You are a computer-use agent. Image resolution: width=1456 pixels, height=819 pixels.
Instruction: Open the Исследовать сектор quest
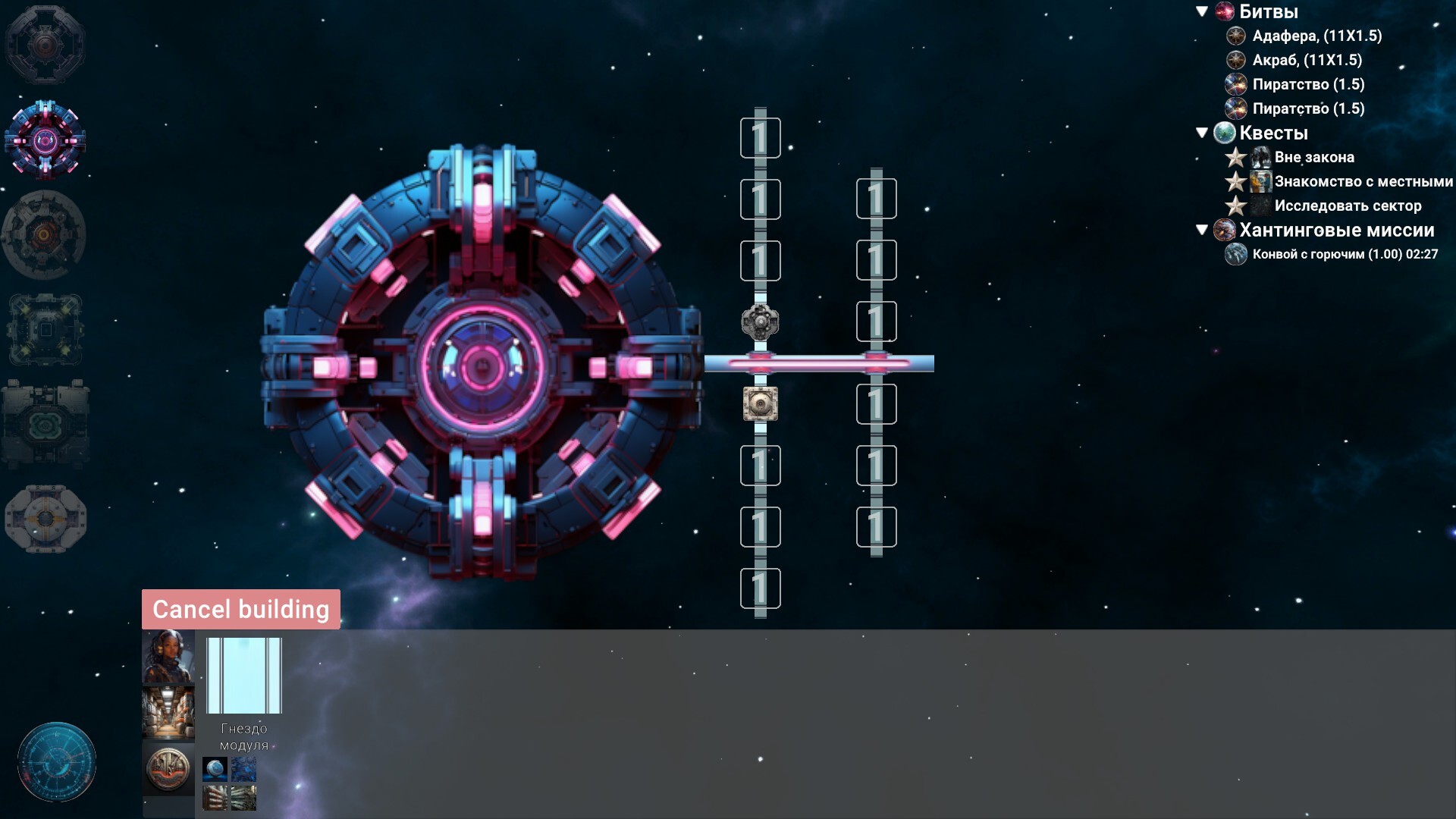point(1348,206)
